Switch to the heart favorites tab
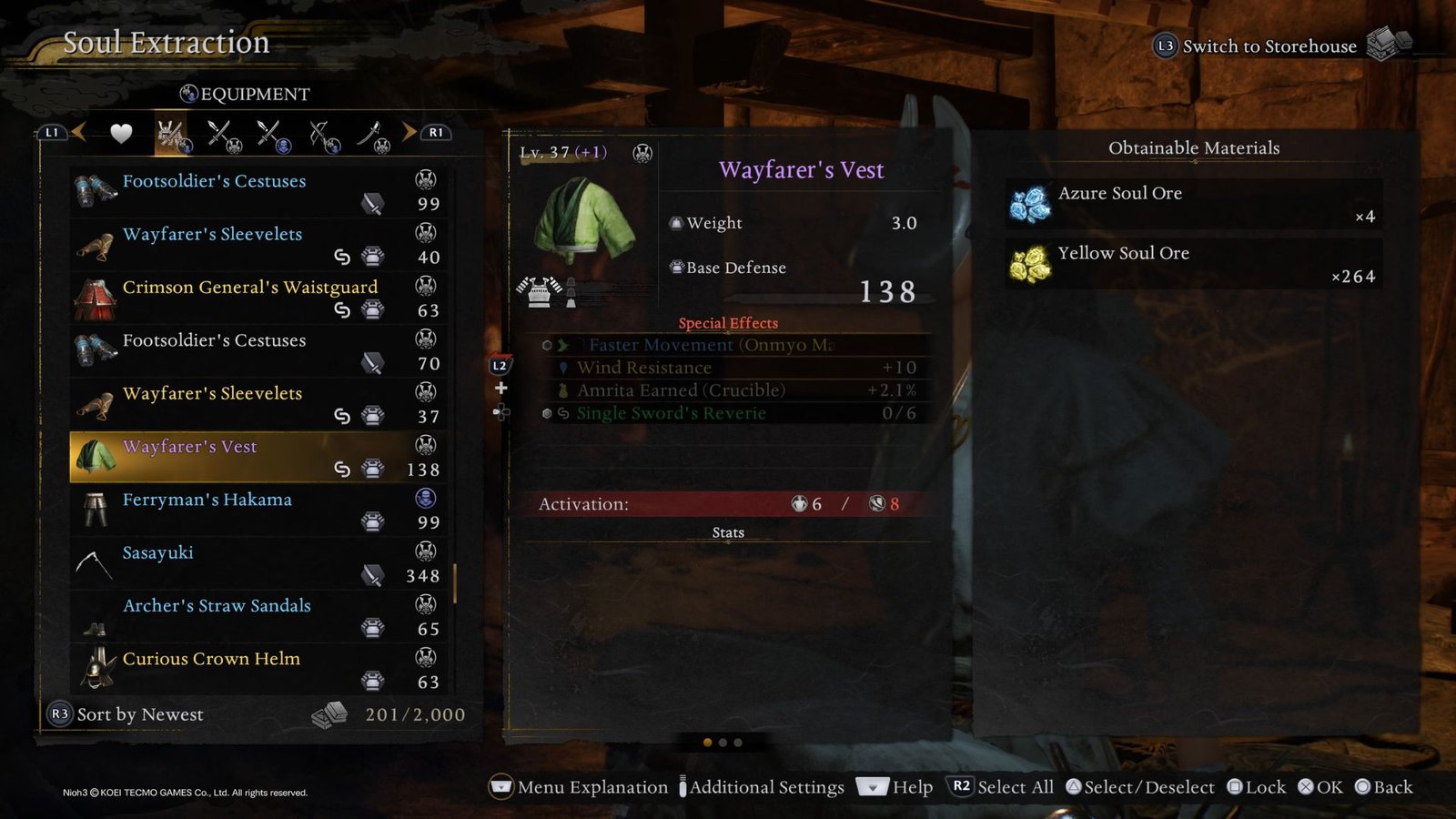This screenshot has width=1456, height=819. coord(121,134)
